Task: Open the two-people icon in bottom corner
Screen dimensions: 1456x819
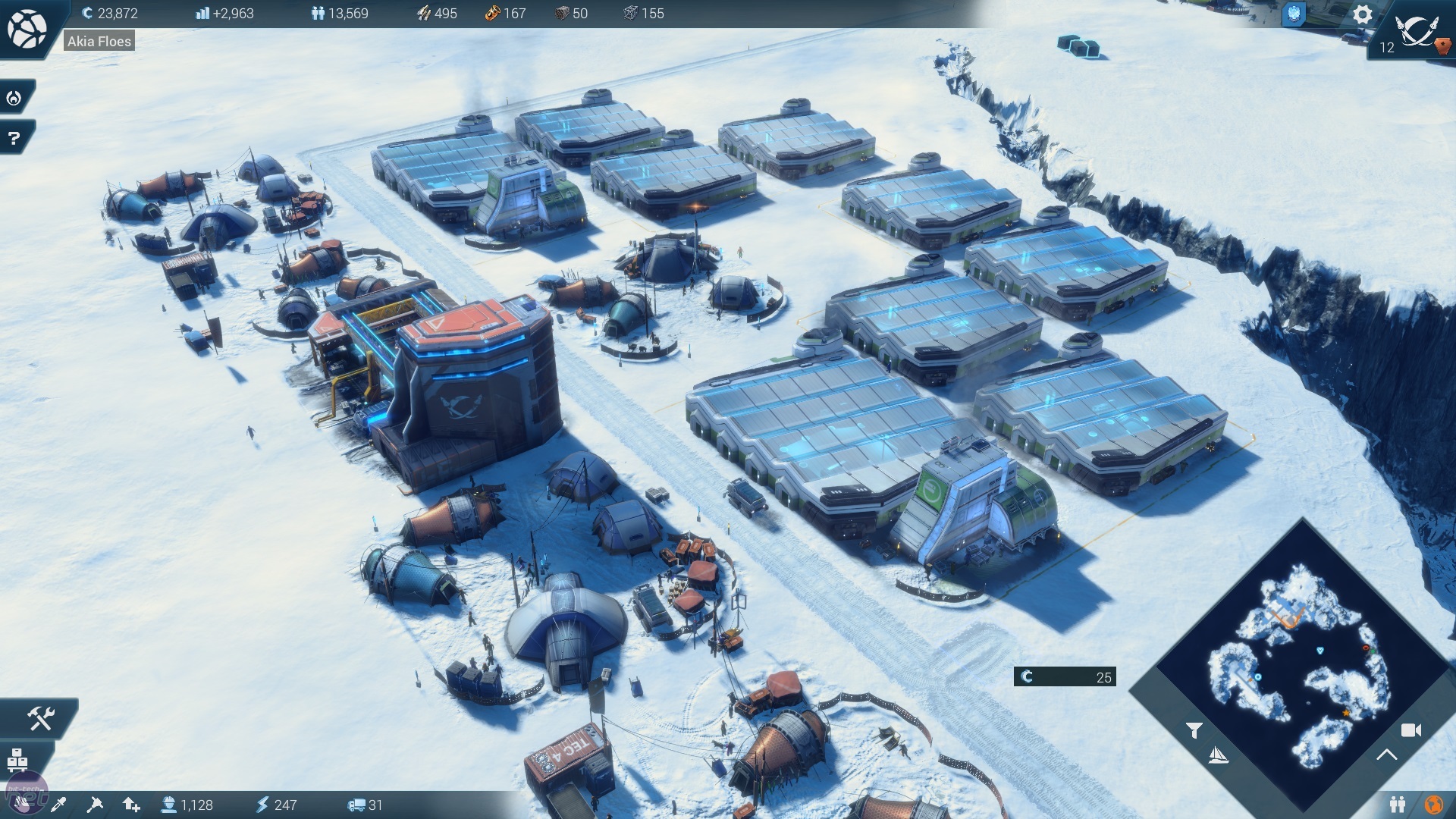Action: [x=1398, y=804]
